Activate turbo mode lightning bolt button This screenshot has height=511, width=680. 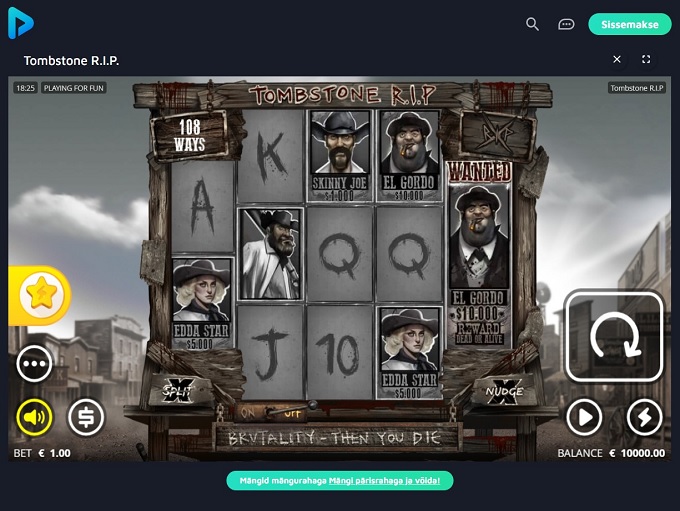[x=644, y=416]
